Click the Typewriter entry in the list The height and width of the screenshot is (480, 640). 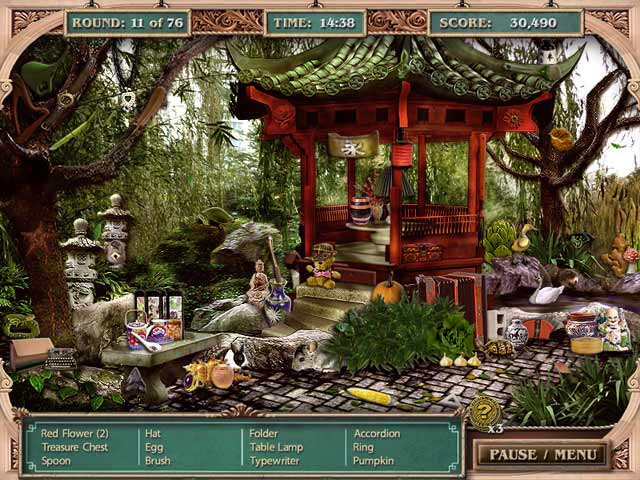(273, 461)
